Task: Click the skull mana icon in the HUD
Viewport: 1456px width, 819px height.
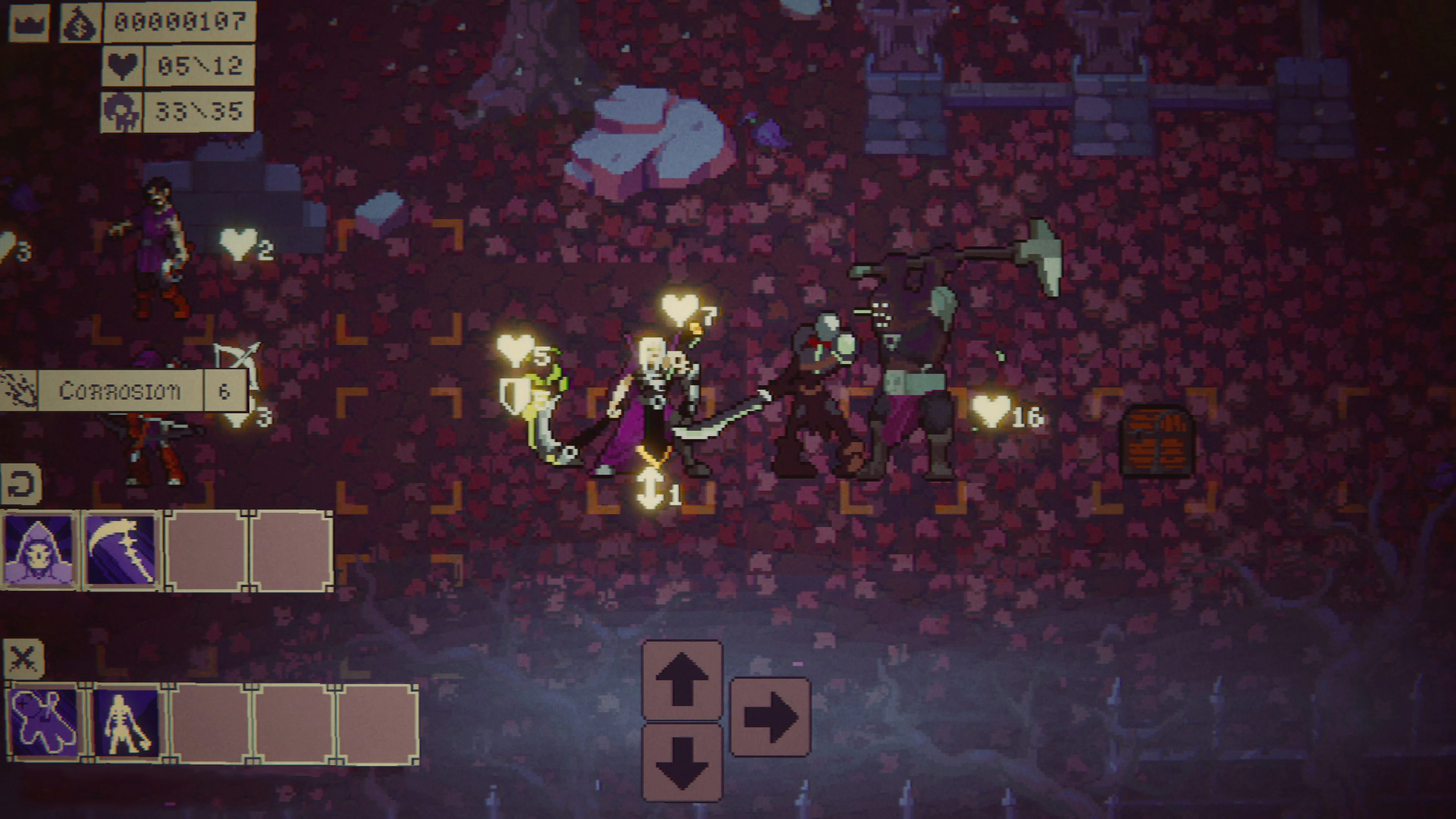Action: coord(121,113)
